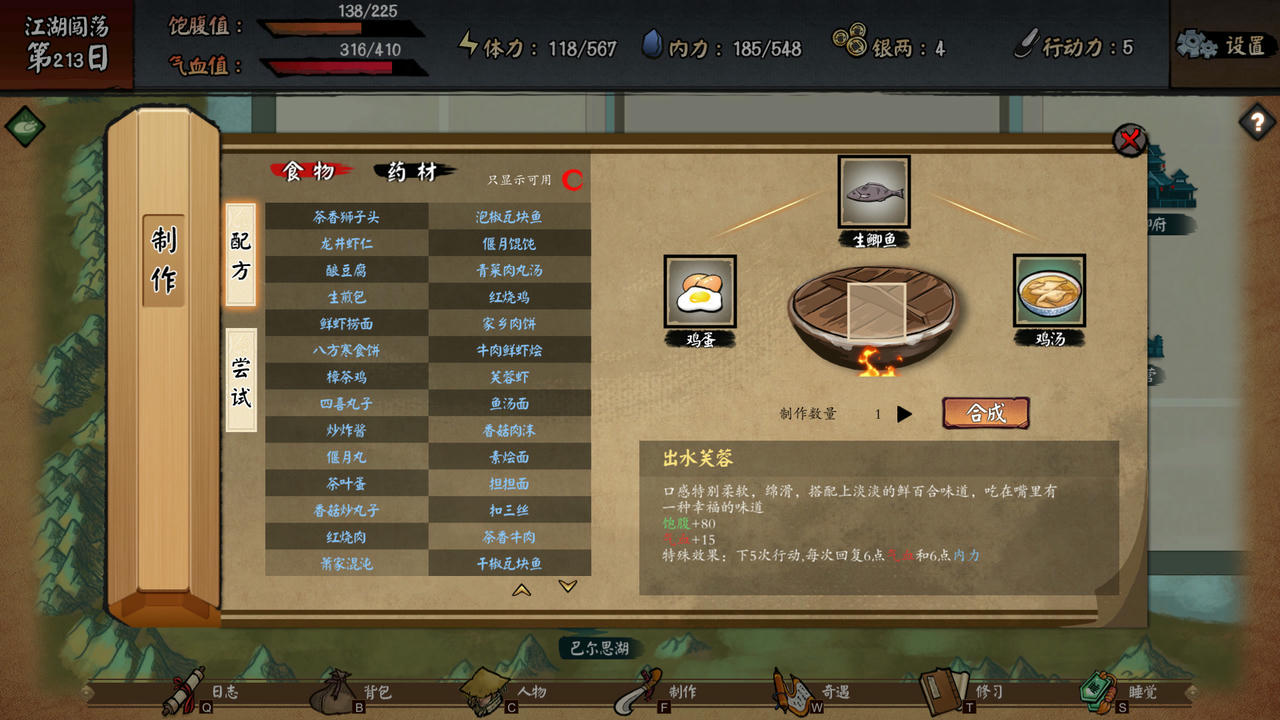Screen dimensions: 1280x720
Task: Select the 食物 food tab
Action: tap(309, 172)
